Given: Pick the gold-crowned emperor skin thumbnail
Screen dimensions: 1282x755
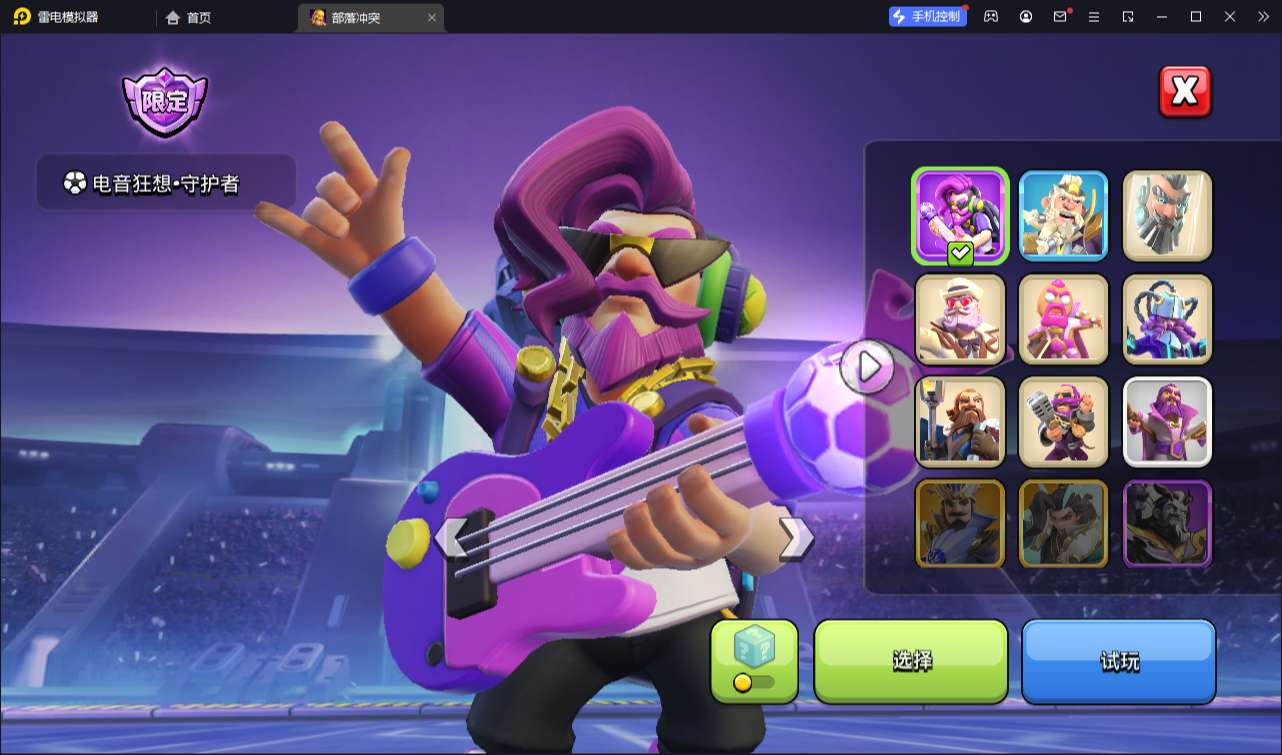Looking at the screenshot, I should [960, 523].
